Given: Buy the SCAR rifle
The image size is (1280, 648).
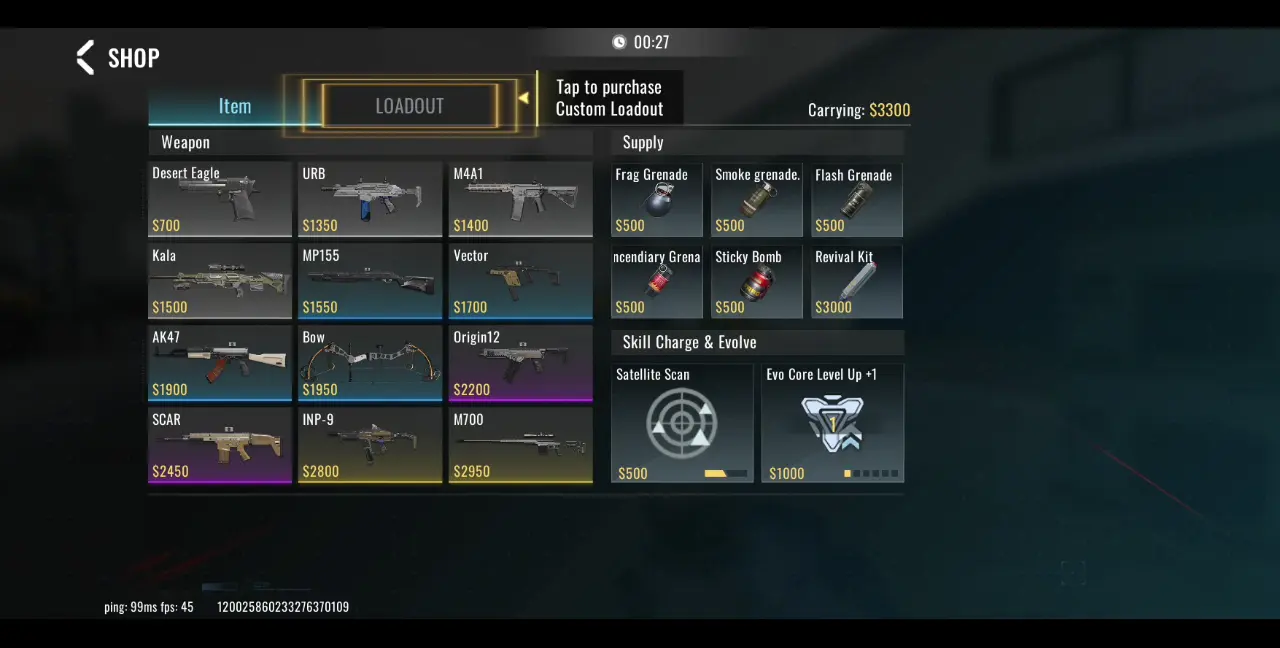Looking at the screenshot, I should tap(220, 445).
